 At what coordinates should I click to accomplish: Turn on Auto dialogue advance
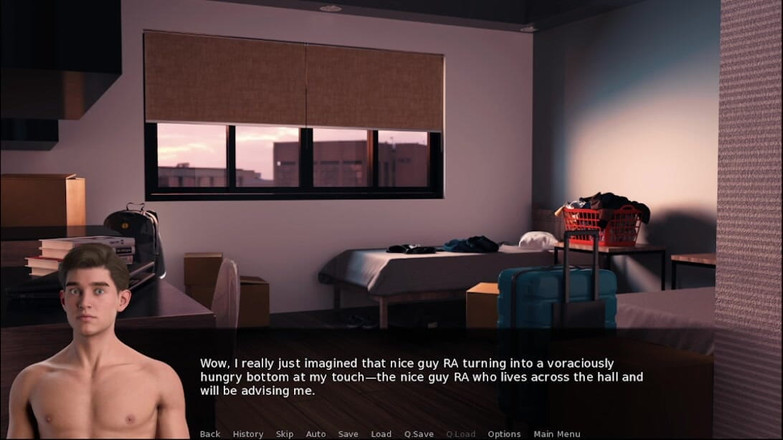(316, 434)
